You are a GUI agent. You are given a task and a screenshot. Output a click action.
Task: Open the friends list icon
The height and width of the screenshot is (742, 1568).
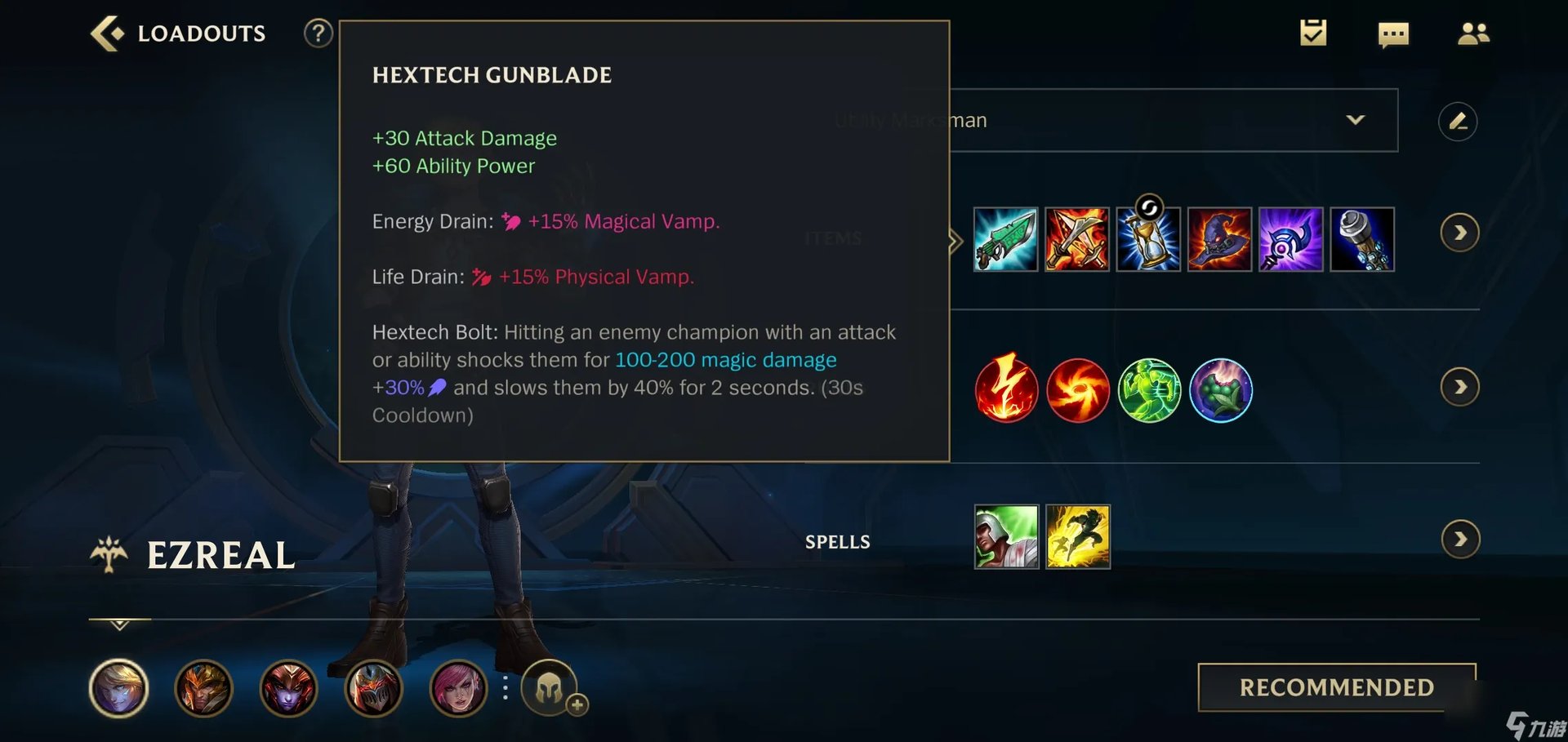(x=1472, y=33)
